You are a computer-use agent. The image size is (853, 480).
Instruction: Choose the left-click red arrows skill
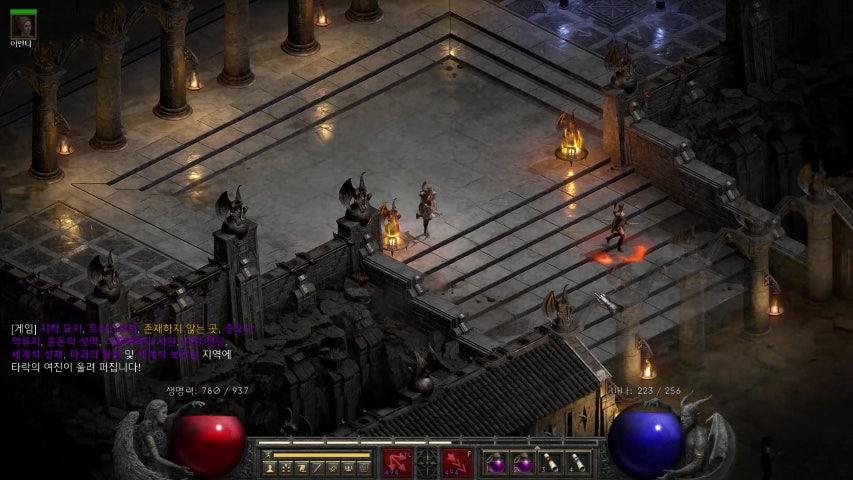395,462
